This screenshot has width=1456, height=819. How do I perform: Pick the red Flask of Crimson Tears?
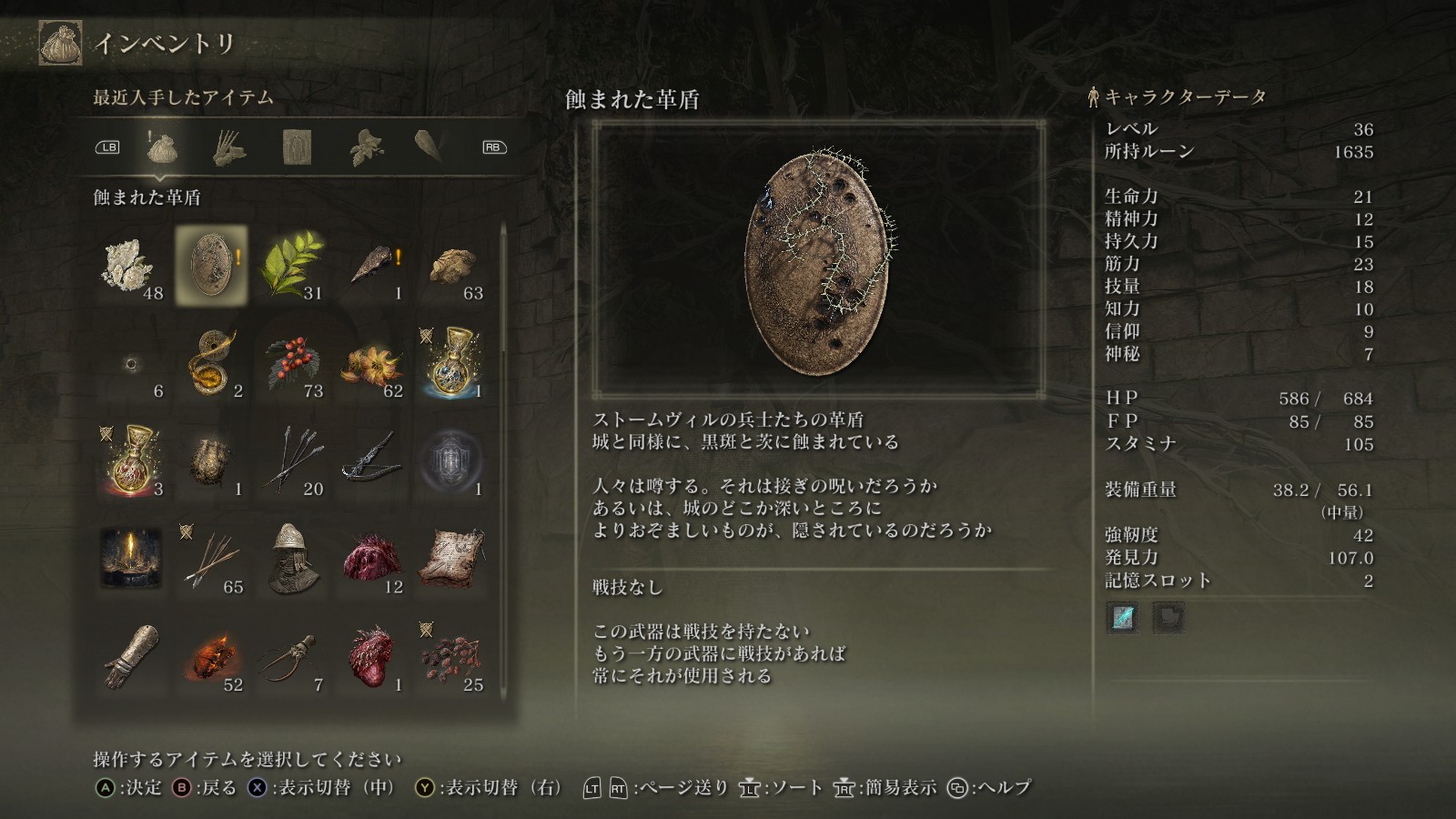tap(131, 461)
